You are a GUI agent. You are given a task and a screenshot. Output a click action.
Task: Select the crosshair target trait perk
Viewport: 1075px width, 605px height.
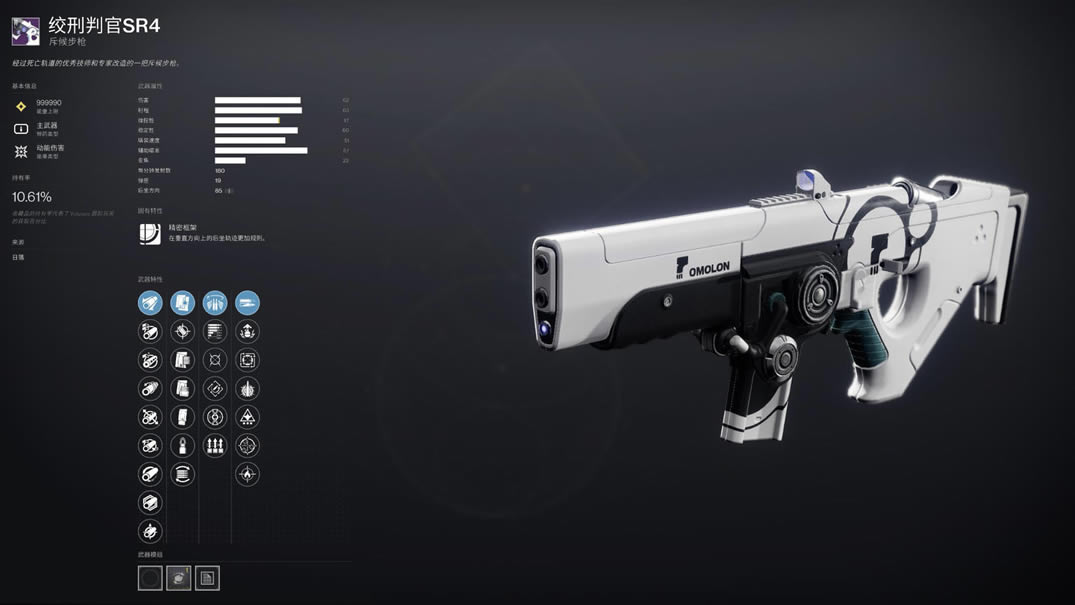pos(247,446)
